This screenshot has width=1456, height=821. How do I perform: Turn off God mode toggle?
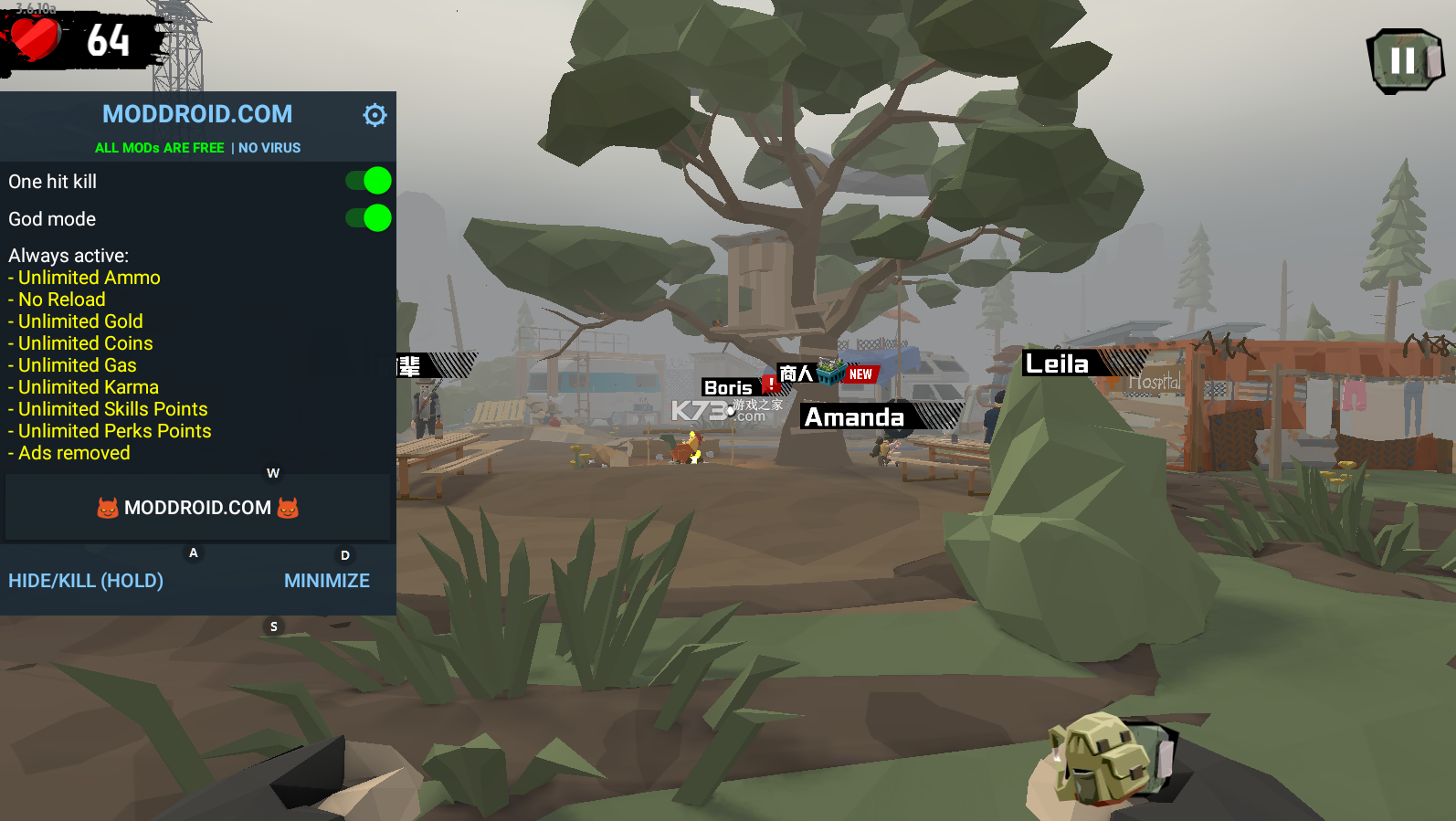(369, 218)
